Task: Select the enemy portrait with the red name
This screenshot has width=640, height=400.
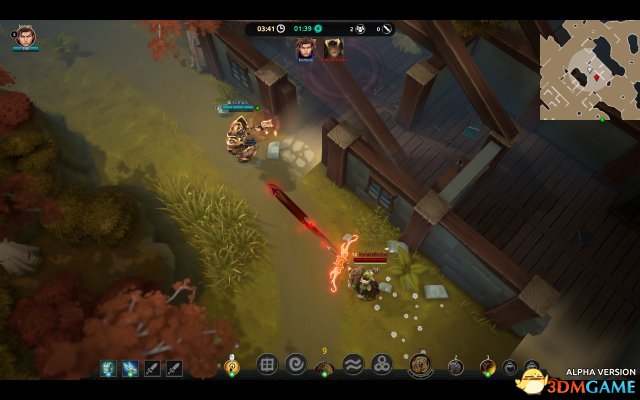Action: tap(331, 46)
